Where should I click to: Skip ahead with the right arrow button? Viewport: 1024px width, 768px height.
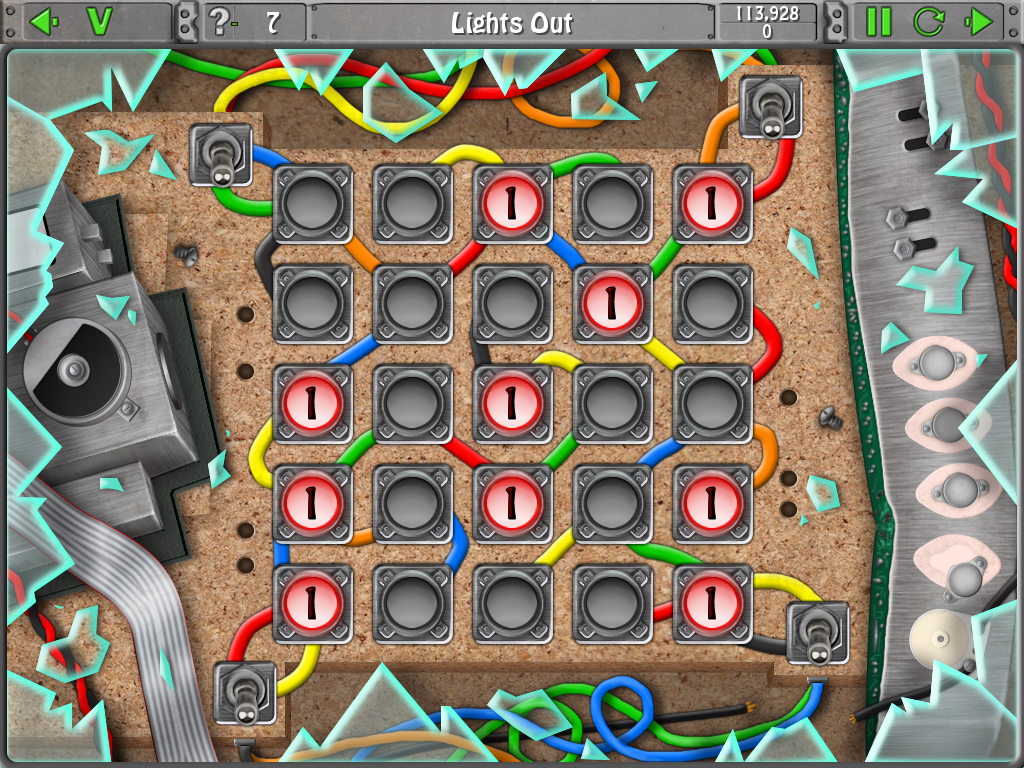click(x=981, y=21)
